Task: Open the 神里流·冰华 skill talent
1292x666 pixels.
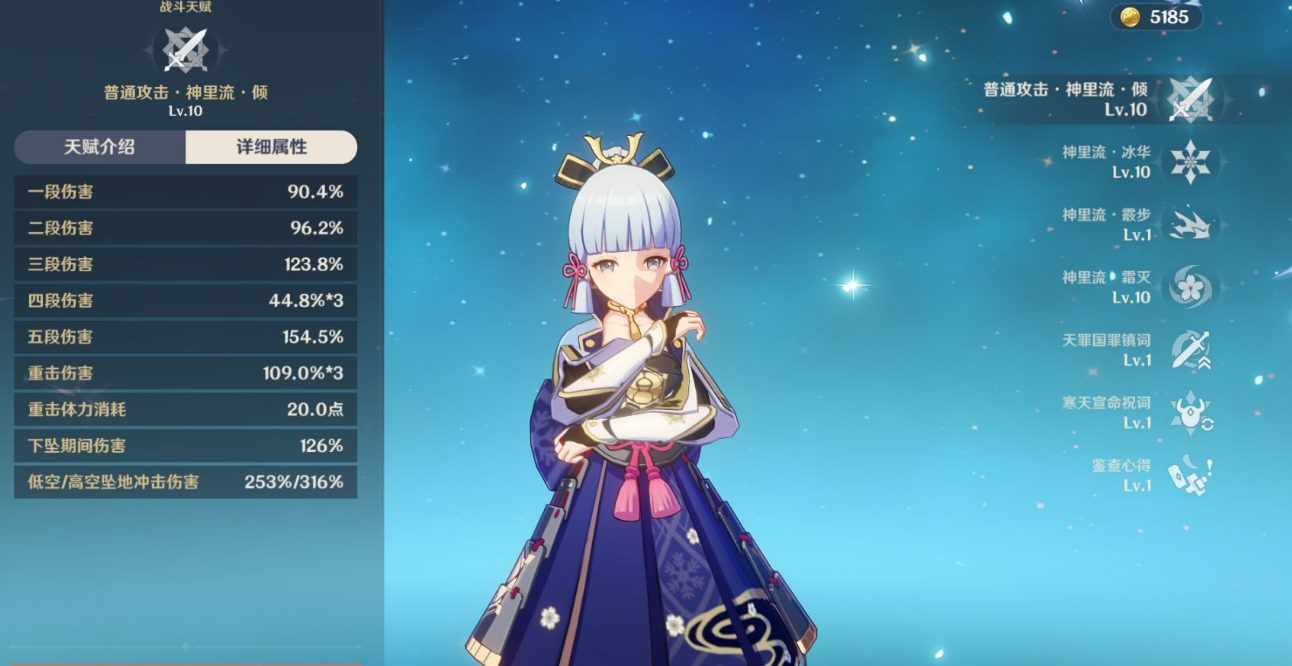Action: pyautogui.click(x=1190, y=162)
